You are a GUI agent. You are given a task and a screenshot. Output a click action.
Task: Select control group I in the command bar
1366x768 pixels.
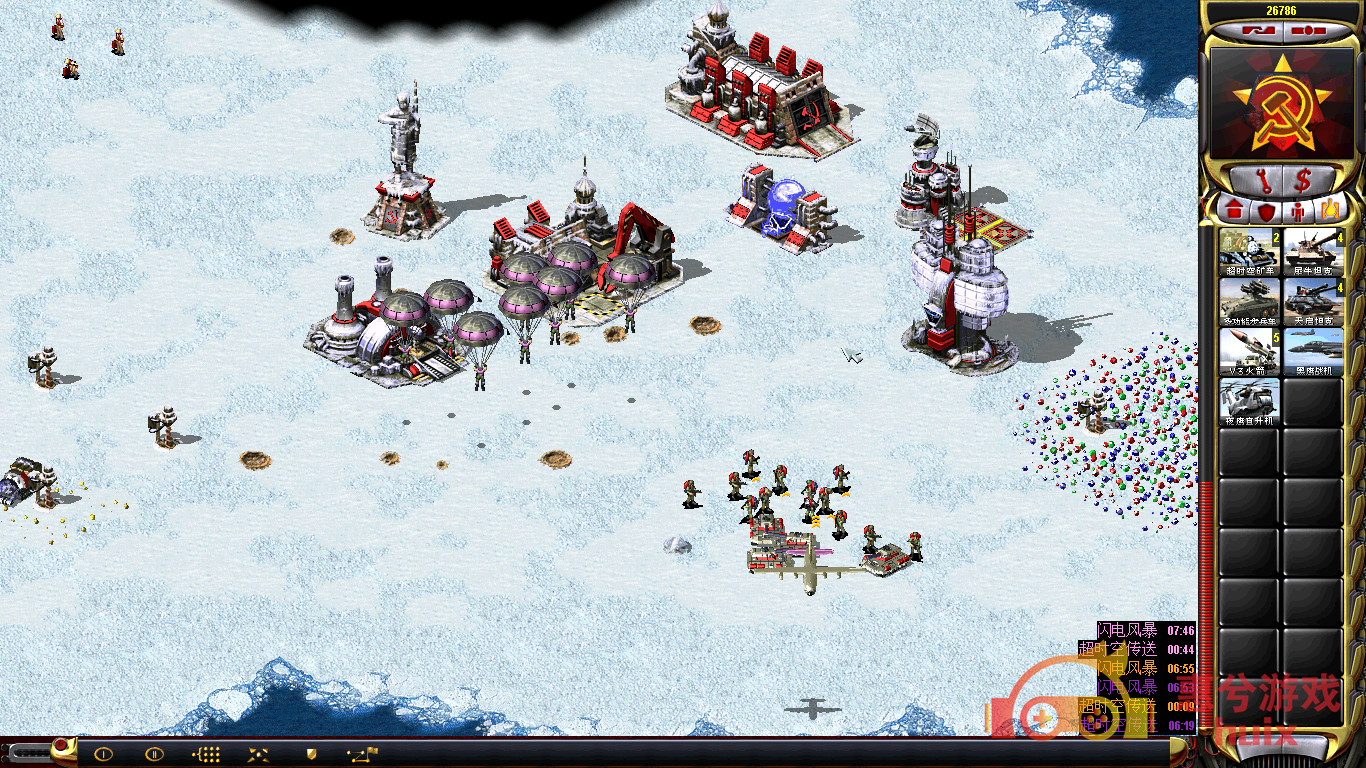(103, 754)
